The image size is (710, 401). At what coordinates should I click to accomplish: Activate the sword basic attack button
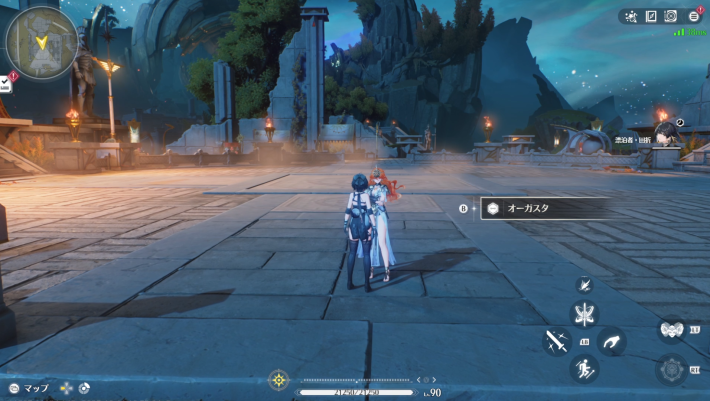[x=555, y=341]
